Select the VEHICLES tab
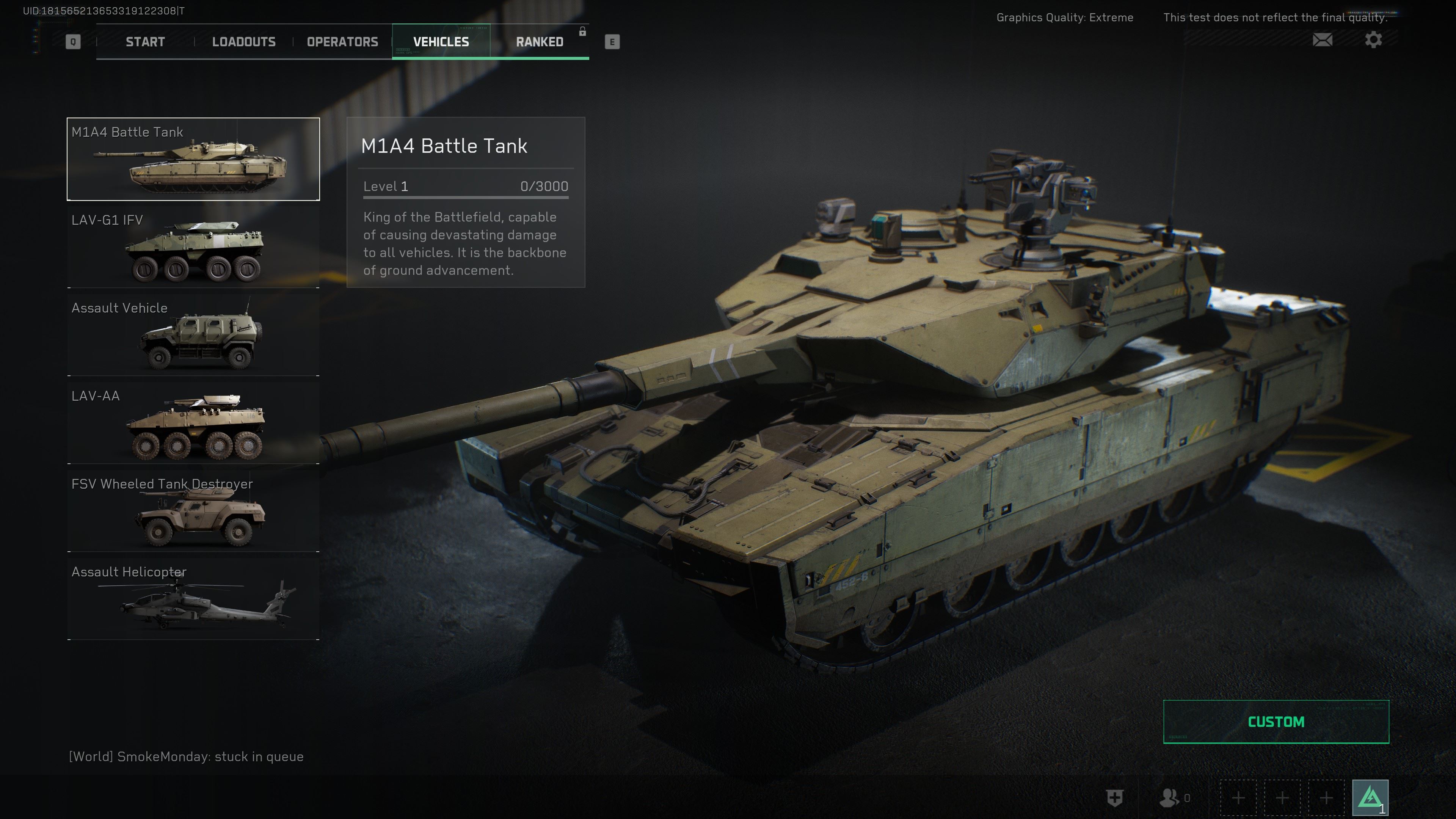Viewport: 1456px width, 819px height. [x=441, y=42]
